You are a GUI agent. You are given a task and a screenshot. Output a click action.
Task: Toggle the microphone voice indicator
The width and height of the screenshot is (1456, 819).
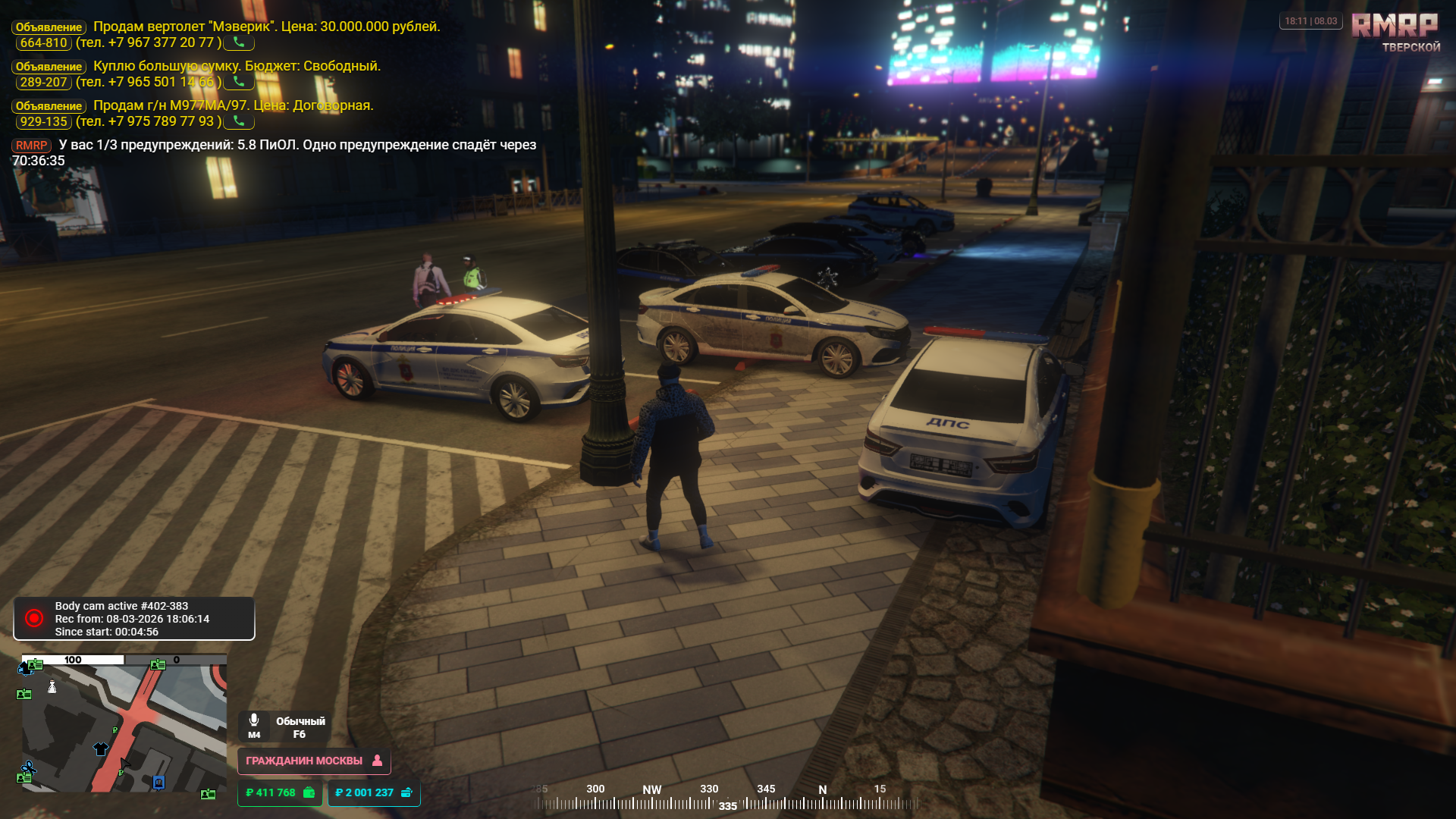click(254, 725)
